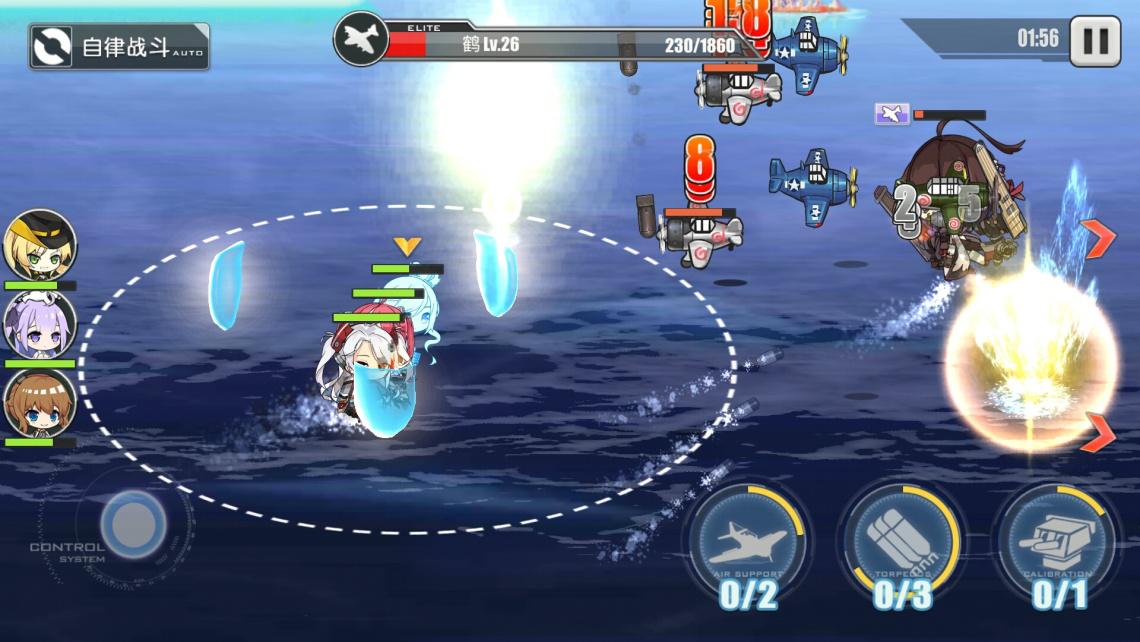Click the Control System joystick knob
Viewport: 1140px width, 642px height.
pyautogui.click(x=133, y=524)
